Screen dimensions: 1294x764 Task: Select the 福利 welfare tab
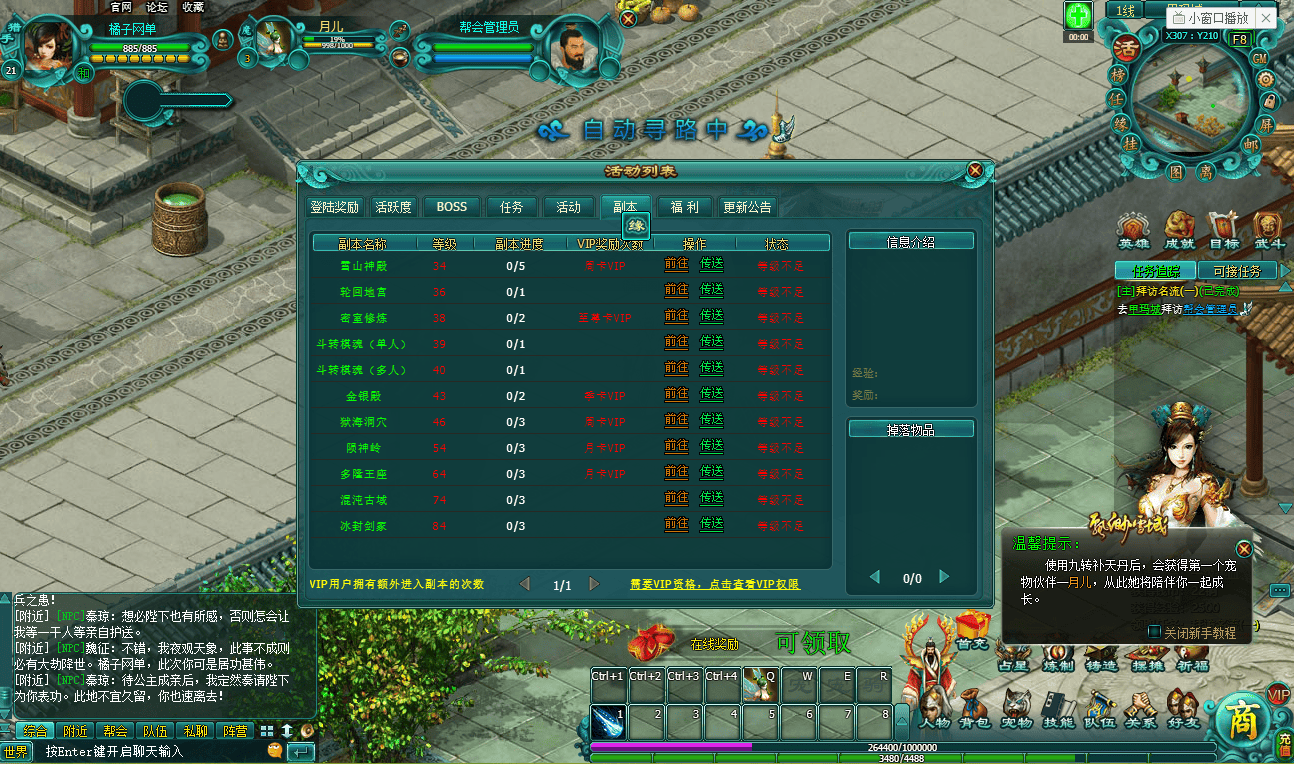pos(685,207)
